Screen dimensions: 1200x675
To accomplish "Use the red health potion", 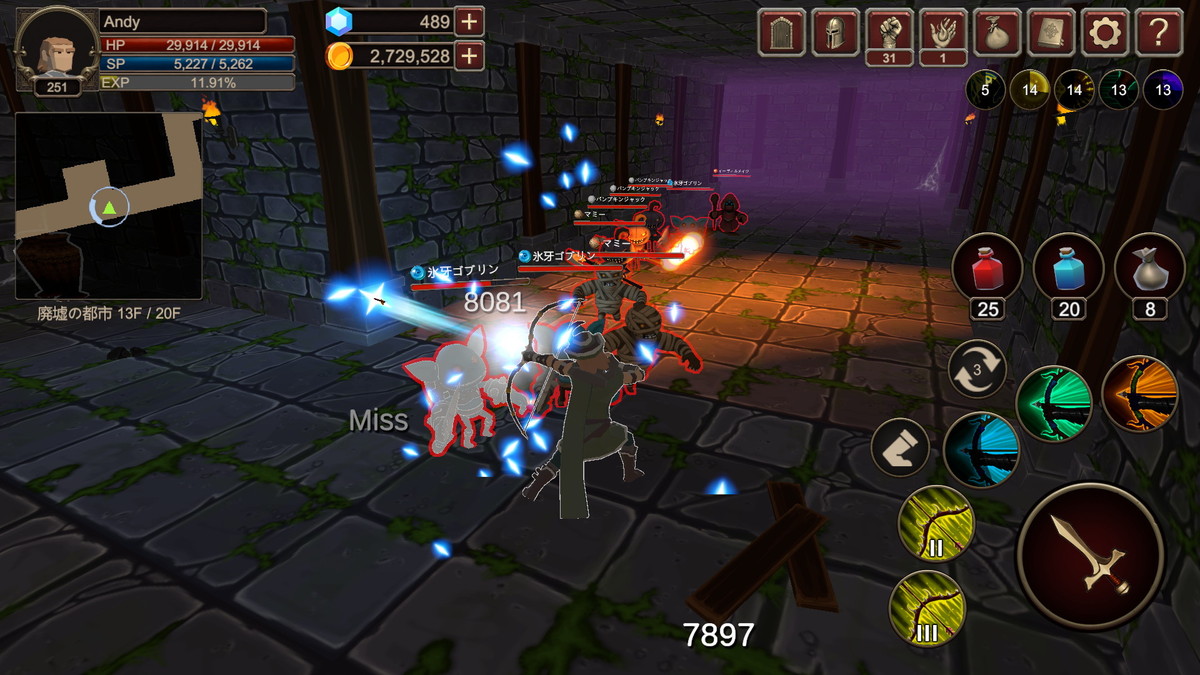I will [987, 267].
